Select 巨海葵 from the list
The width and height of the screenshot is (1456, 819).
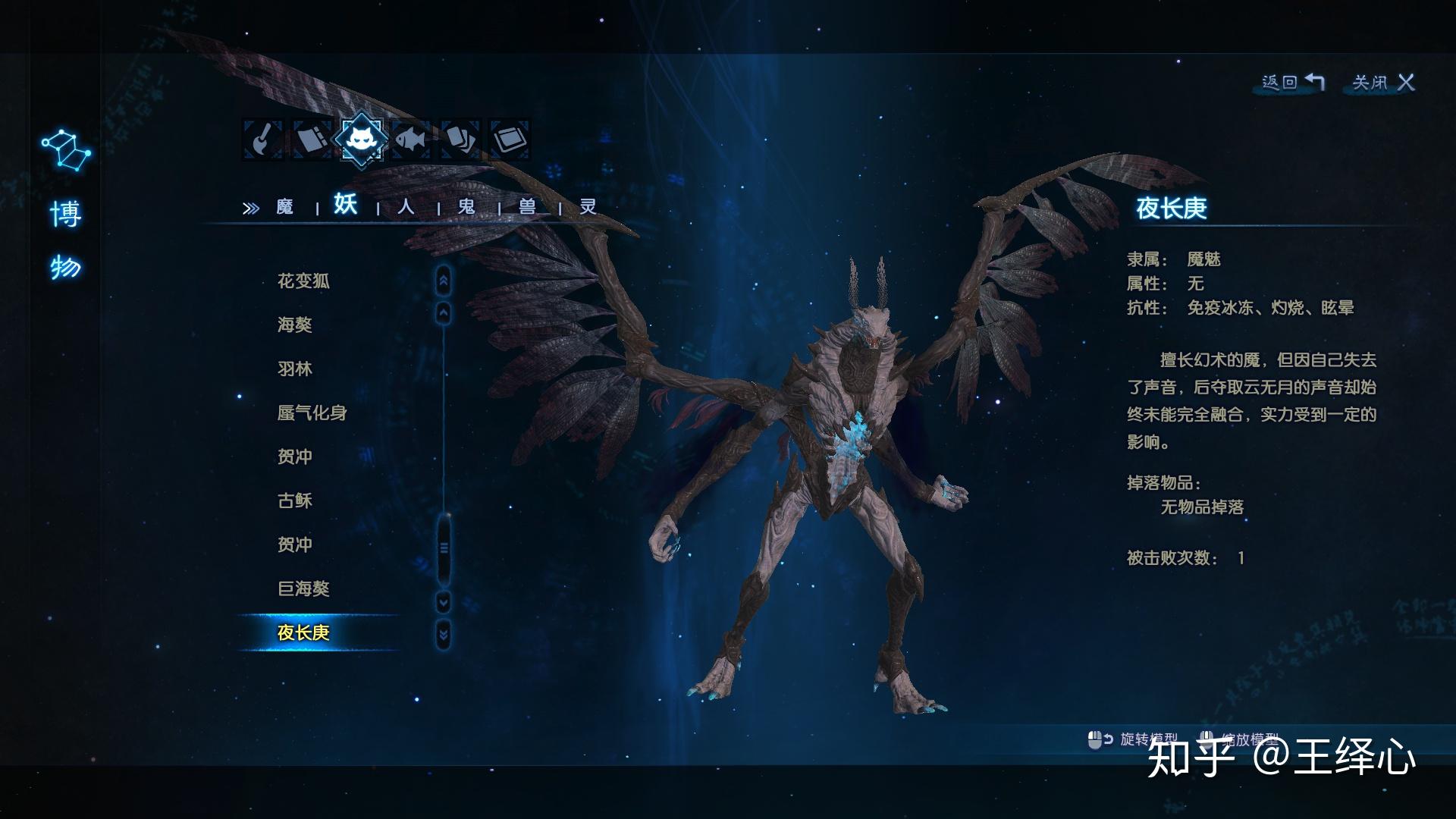click(303, 589)
